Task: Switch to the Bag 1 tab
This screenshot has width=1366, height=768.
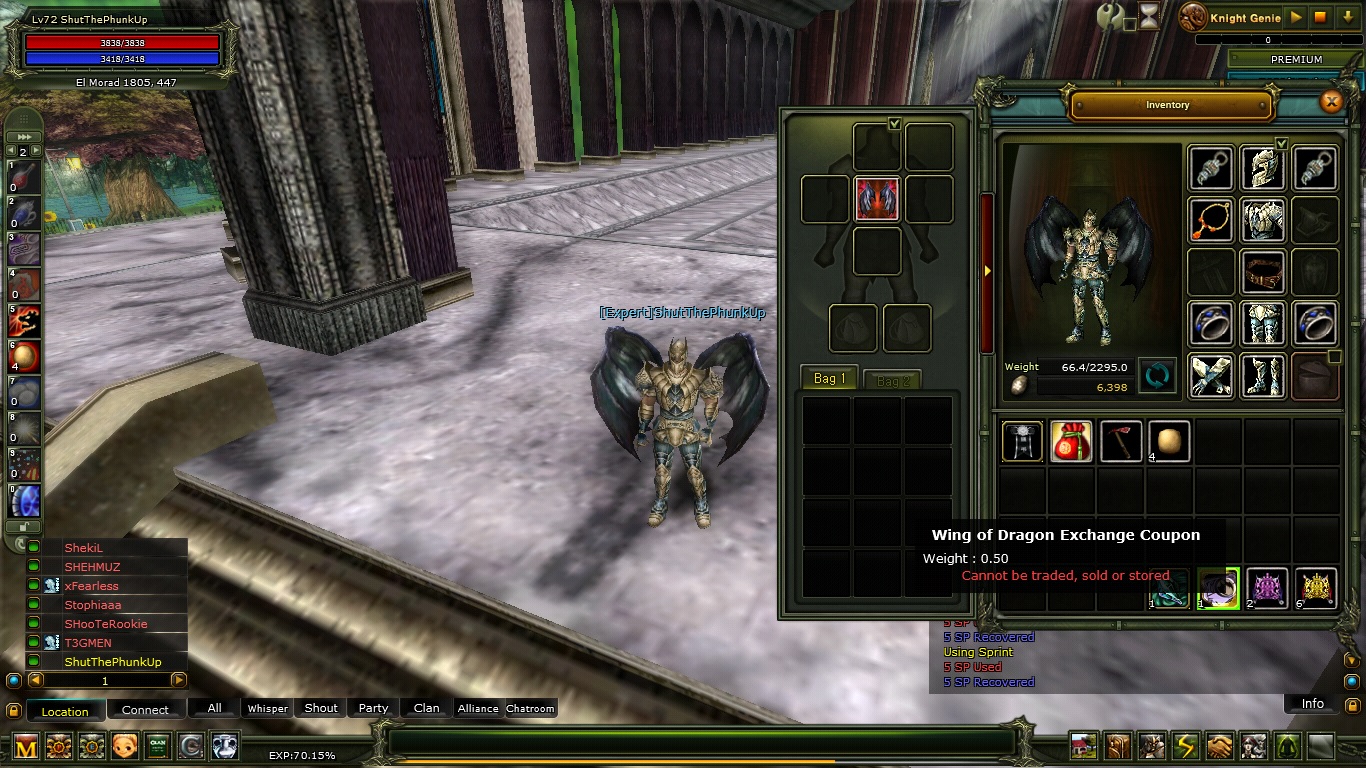Action: pyautogui.click(x=830, y=379)
